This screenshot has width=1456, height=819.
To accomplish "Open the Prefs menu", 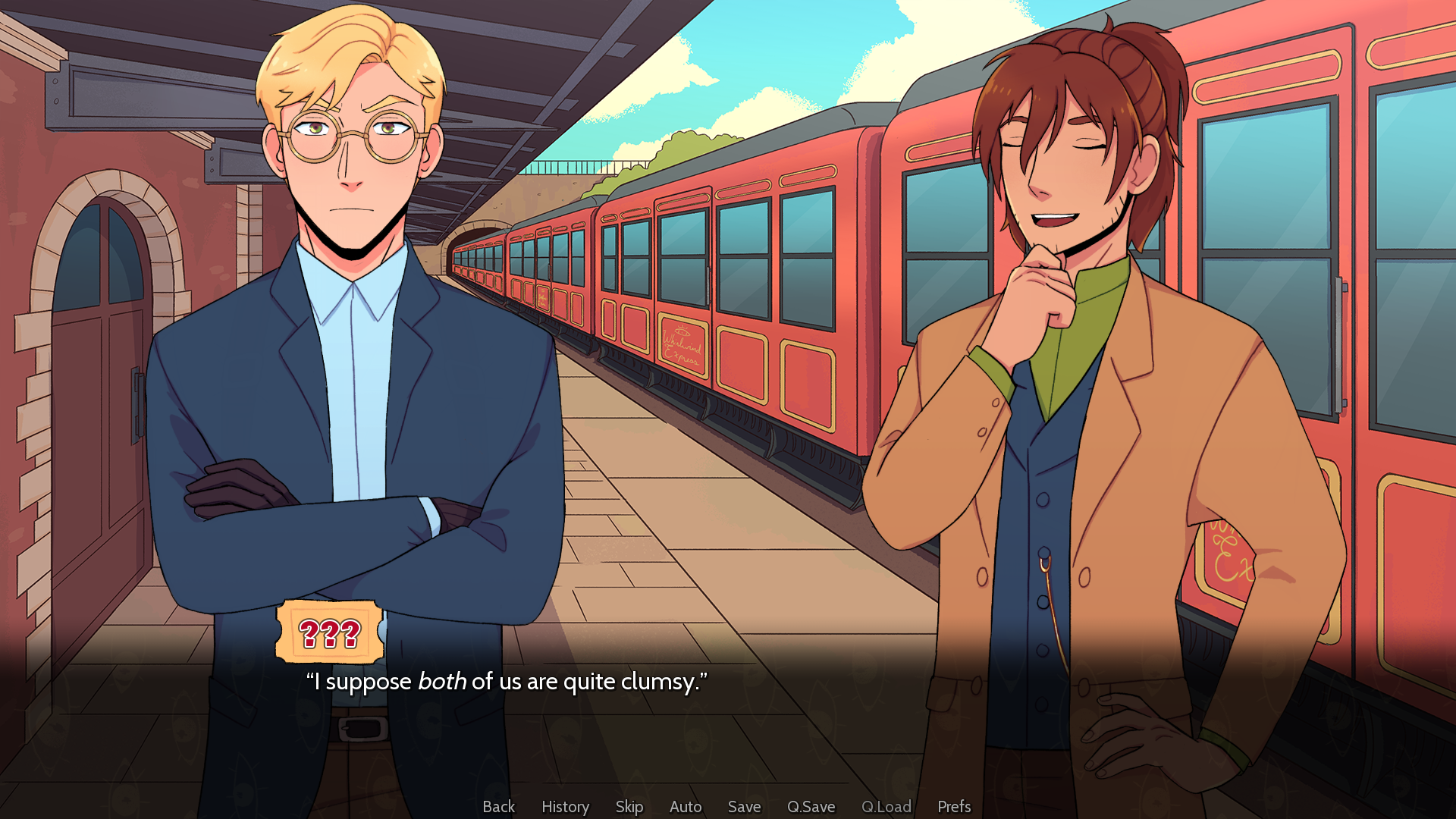I will pos(954,806).
